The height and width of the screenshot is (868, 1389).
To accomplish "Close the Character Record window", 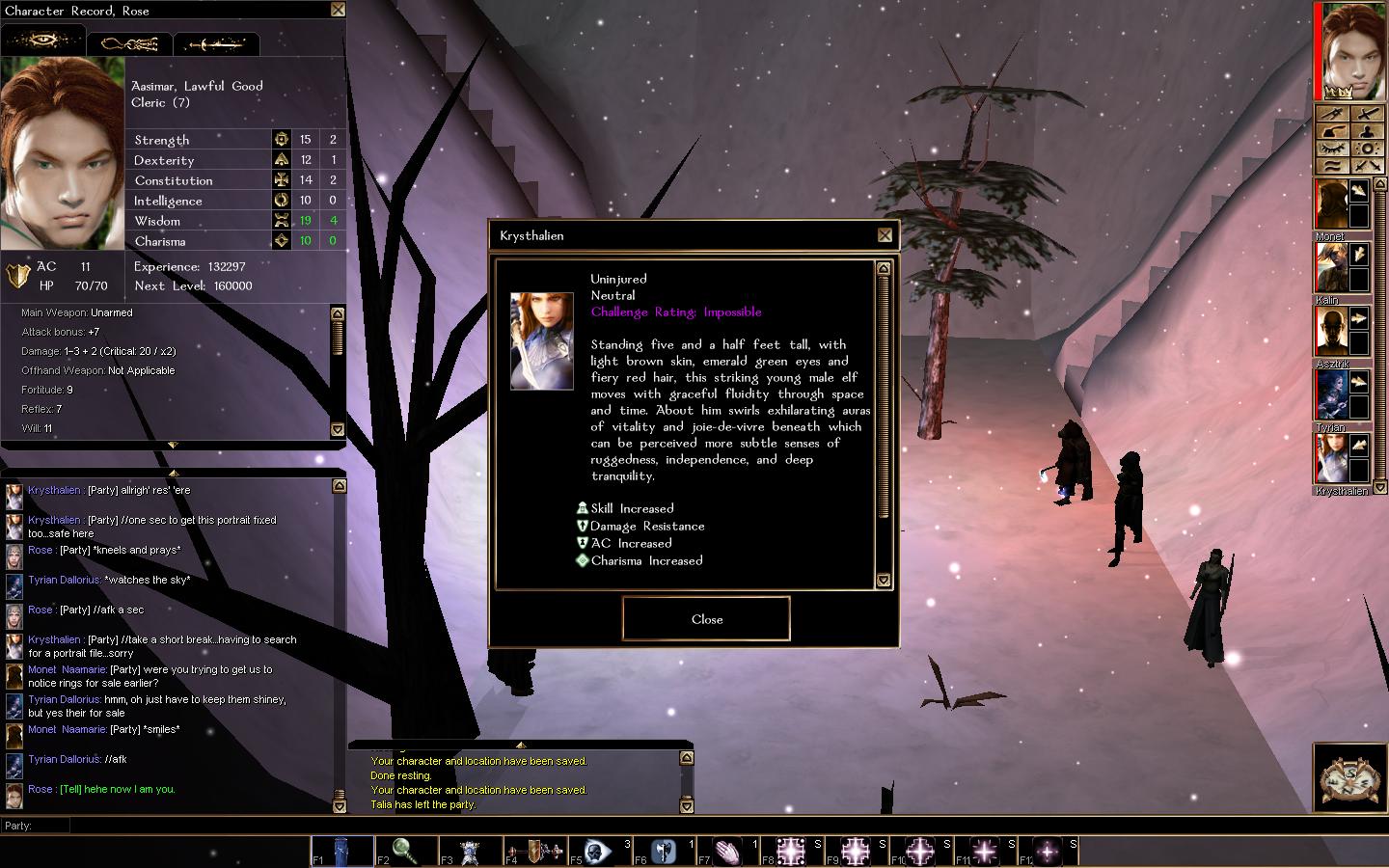I will point(338,10).
